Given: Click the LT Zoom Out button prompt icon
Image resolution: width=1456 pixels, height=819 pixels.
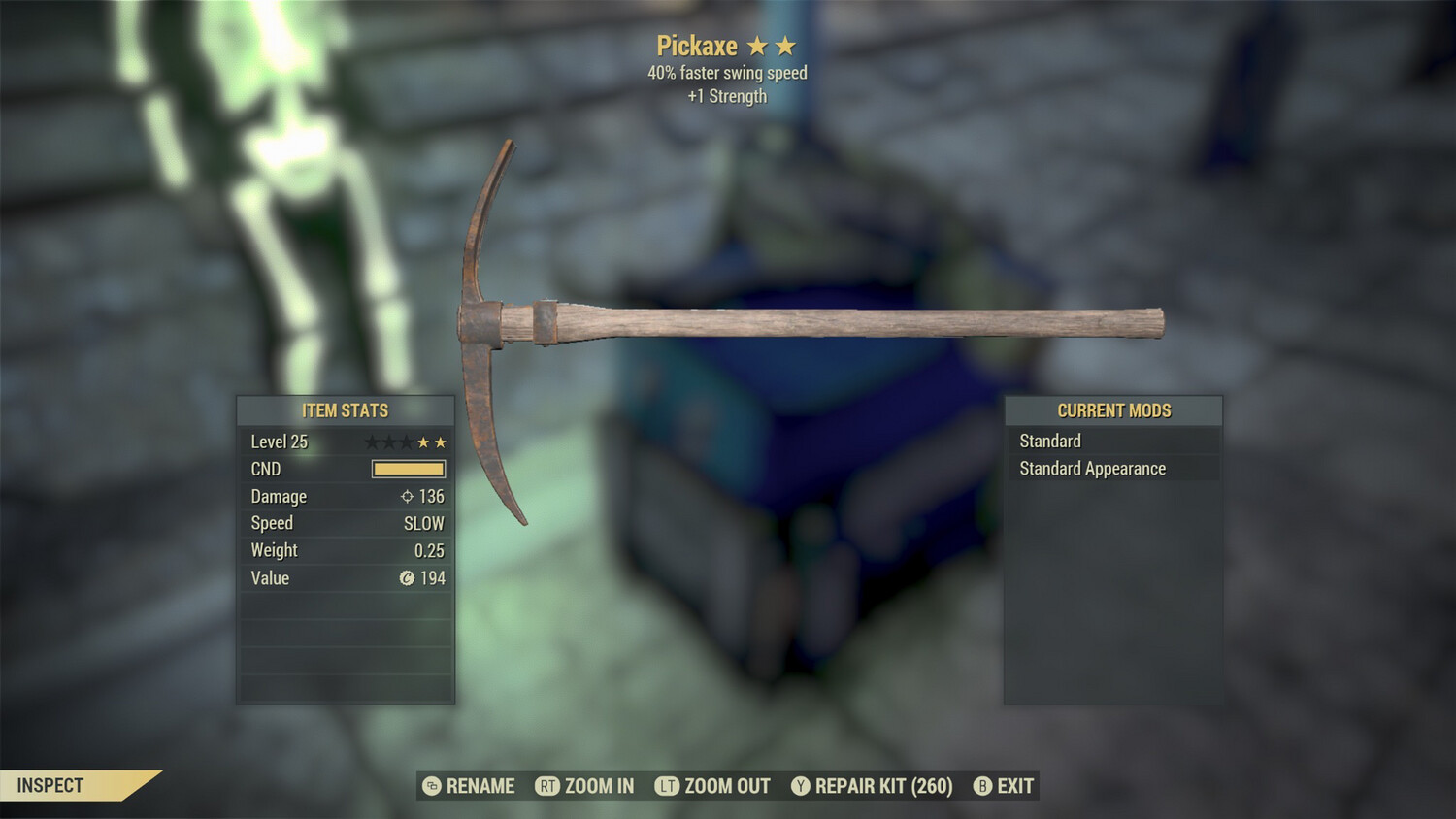Looking at the screenshot, I should (x=665, y=786).
